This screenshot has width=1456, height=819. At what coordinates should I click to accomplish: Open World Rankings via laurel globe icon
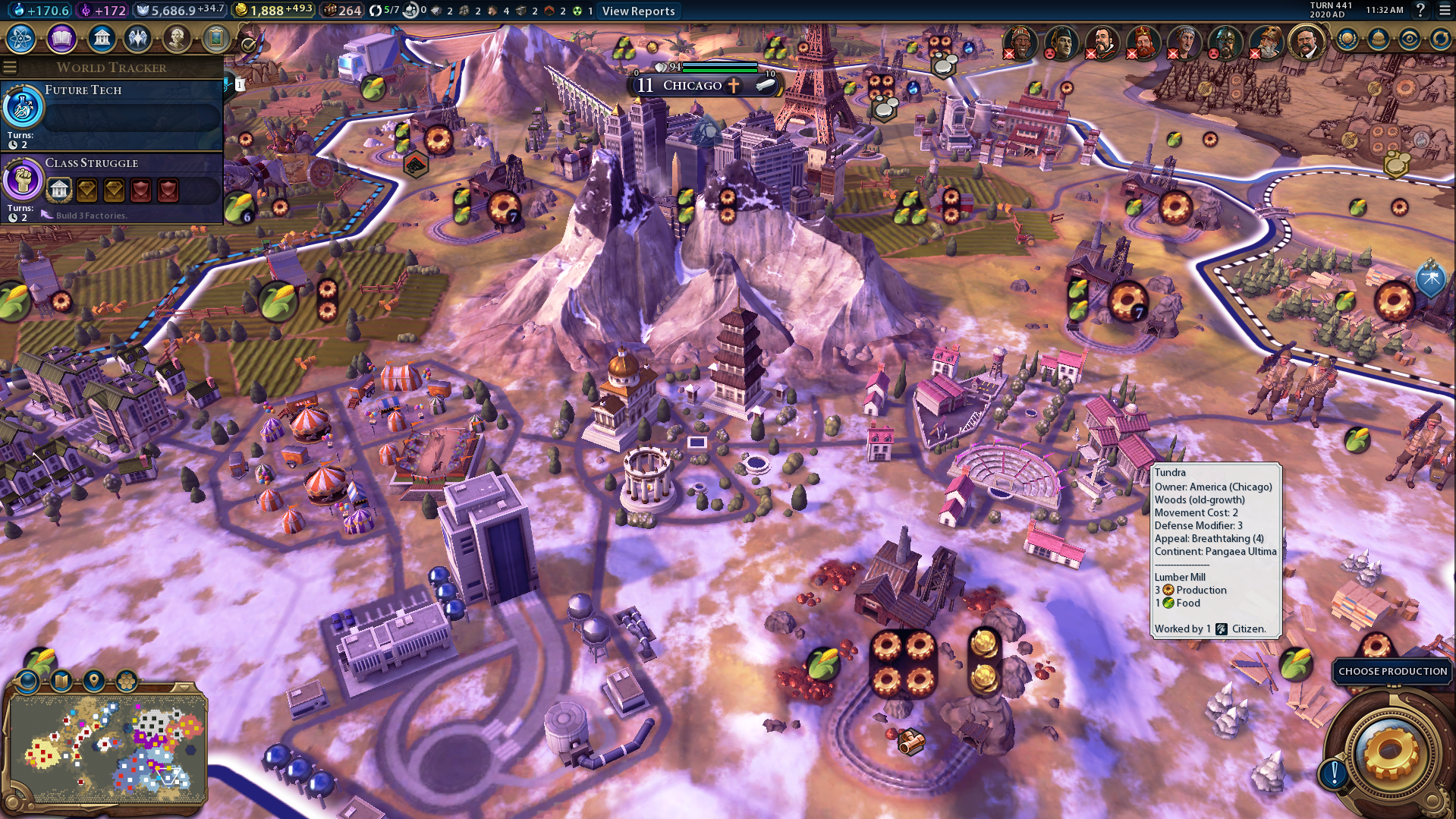tap(1348, 39)
